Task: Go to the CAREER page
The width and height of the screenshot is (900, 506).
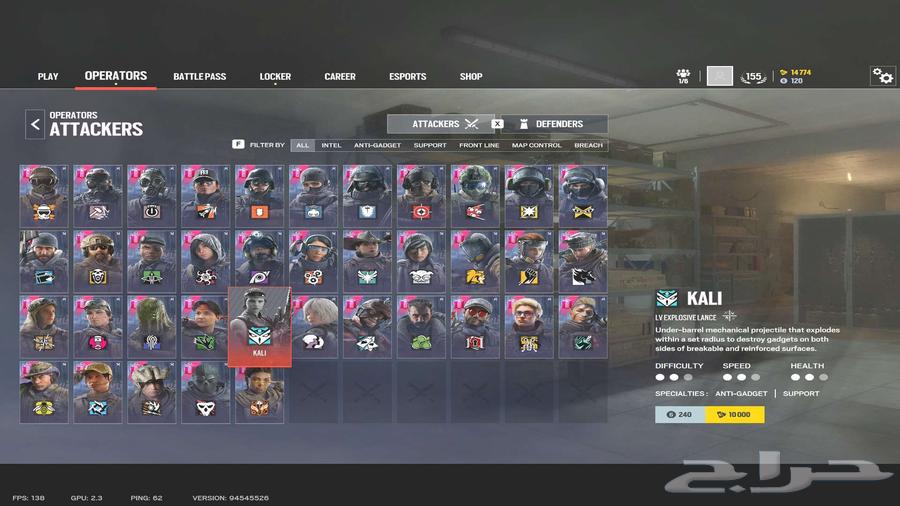Action: [340, 76]
